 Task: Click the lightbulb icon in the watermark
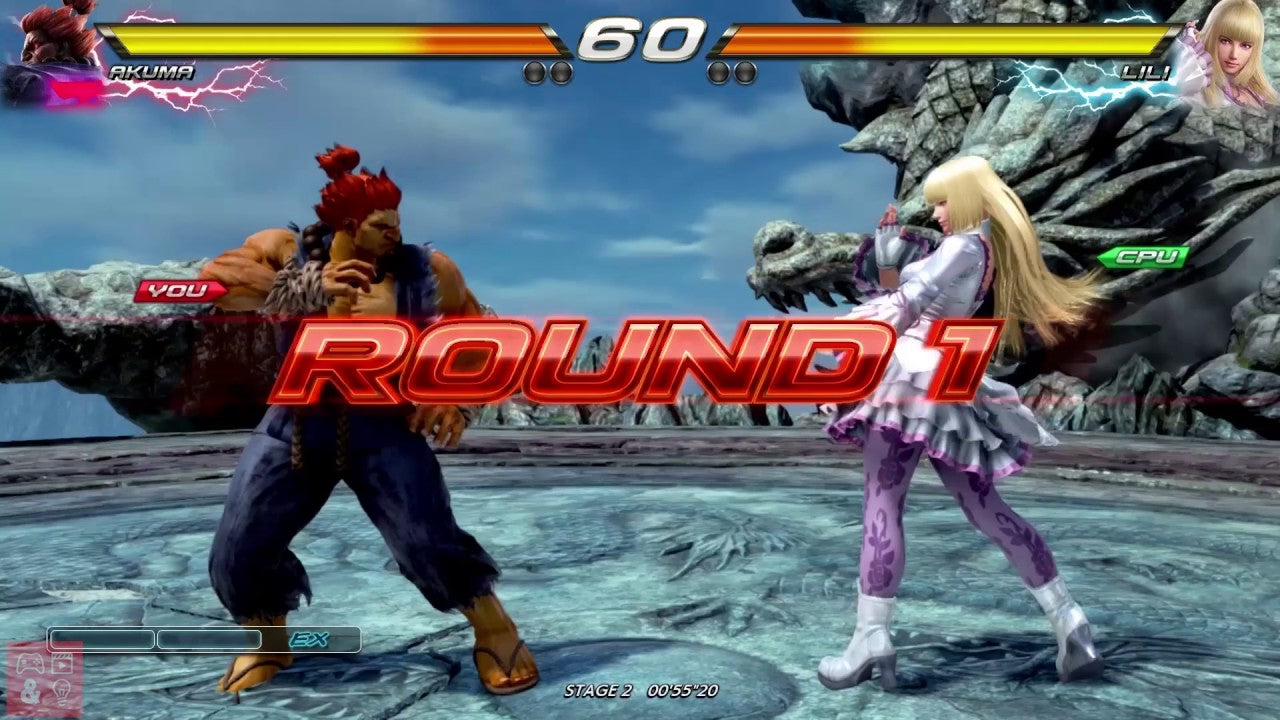point(62,691)
